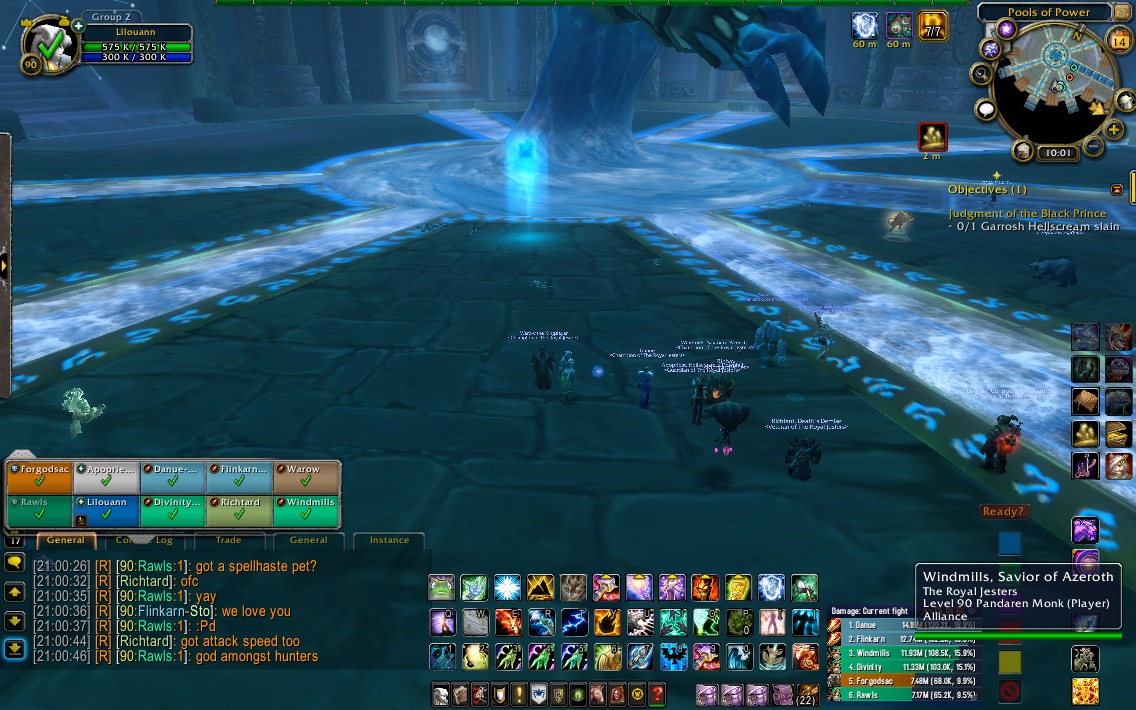Open the Judgment of the Black Prince quest
The width and height of the screenshot is (1136, 710).
point(1027,213)
